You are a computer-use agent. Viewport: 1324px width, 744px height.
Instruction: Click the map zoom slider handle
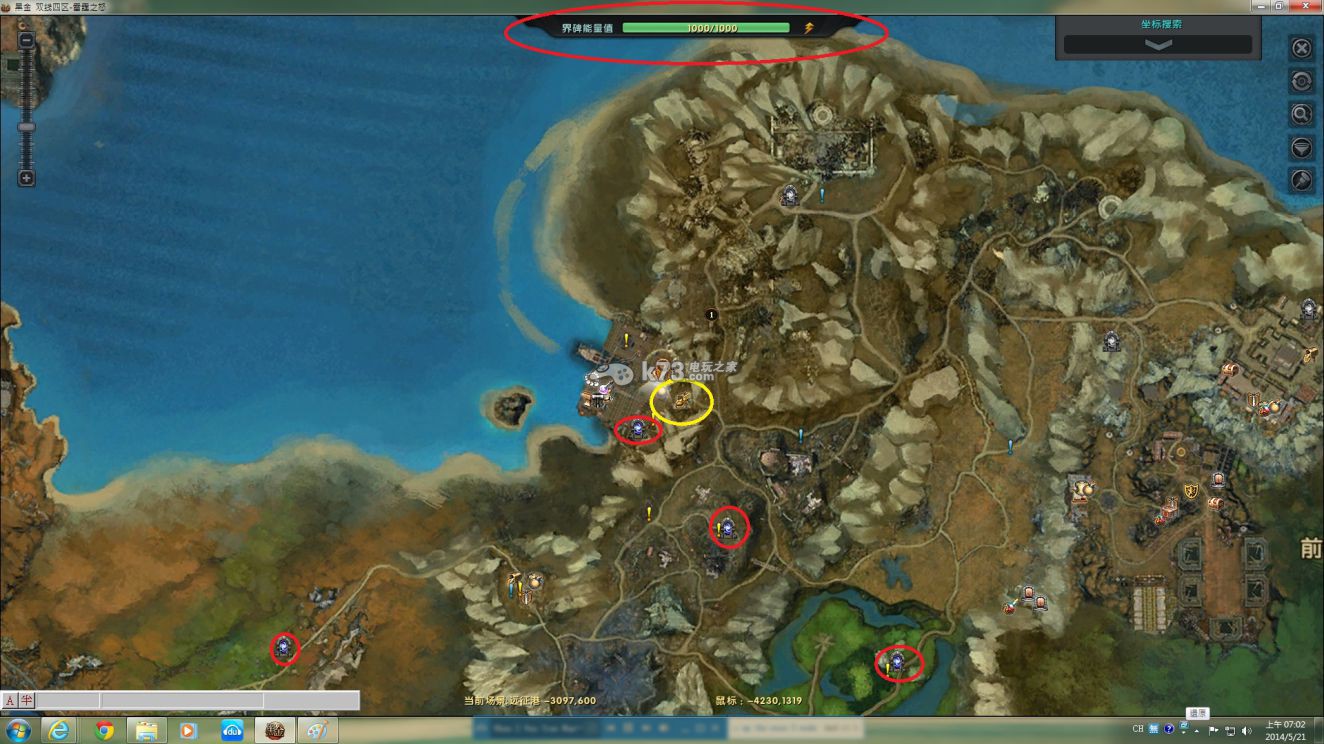27,127
